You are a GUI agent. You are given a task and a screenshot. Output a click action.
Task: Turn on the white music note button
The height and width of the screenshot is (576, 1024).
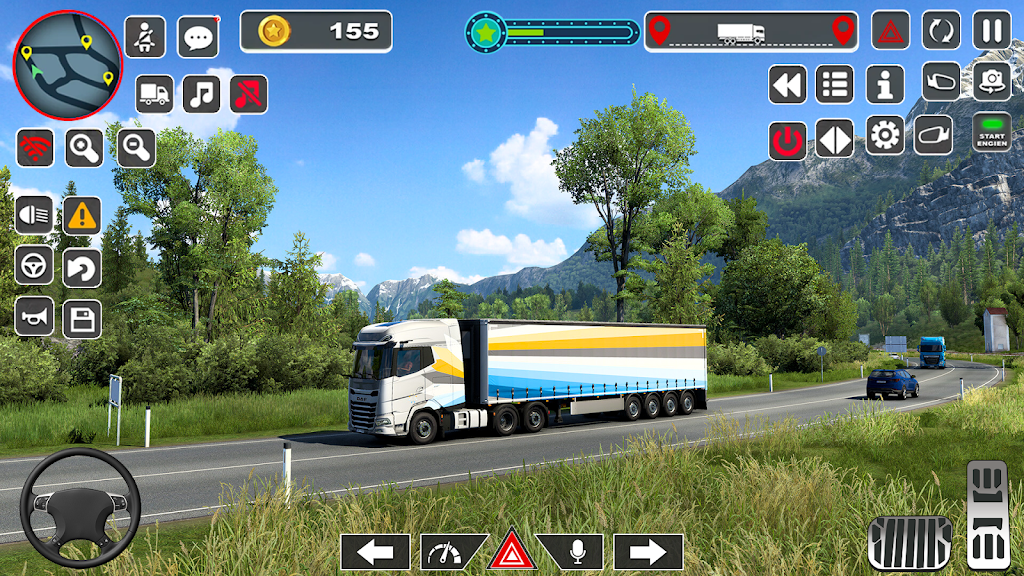pos(201,94)
